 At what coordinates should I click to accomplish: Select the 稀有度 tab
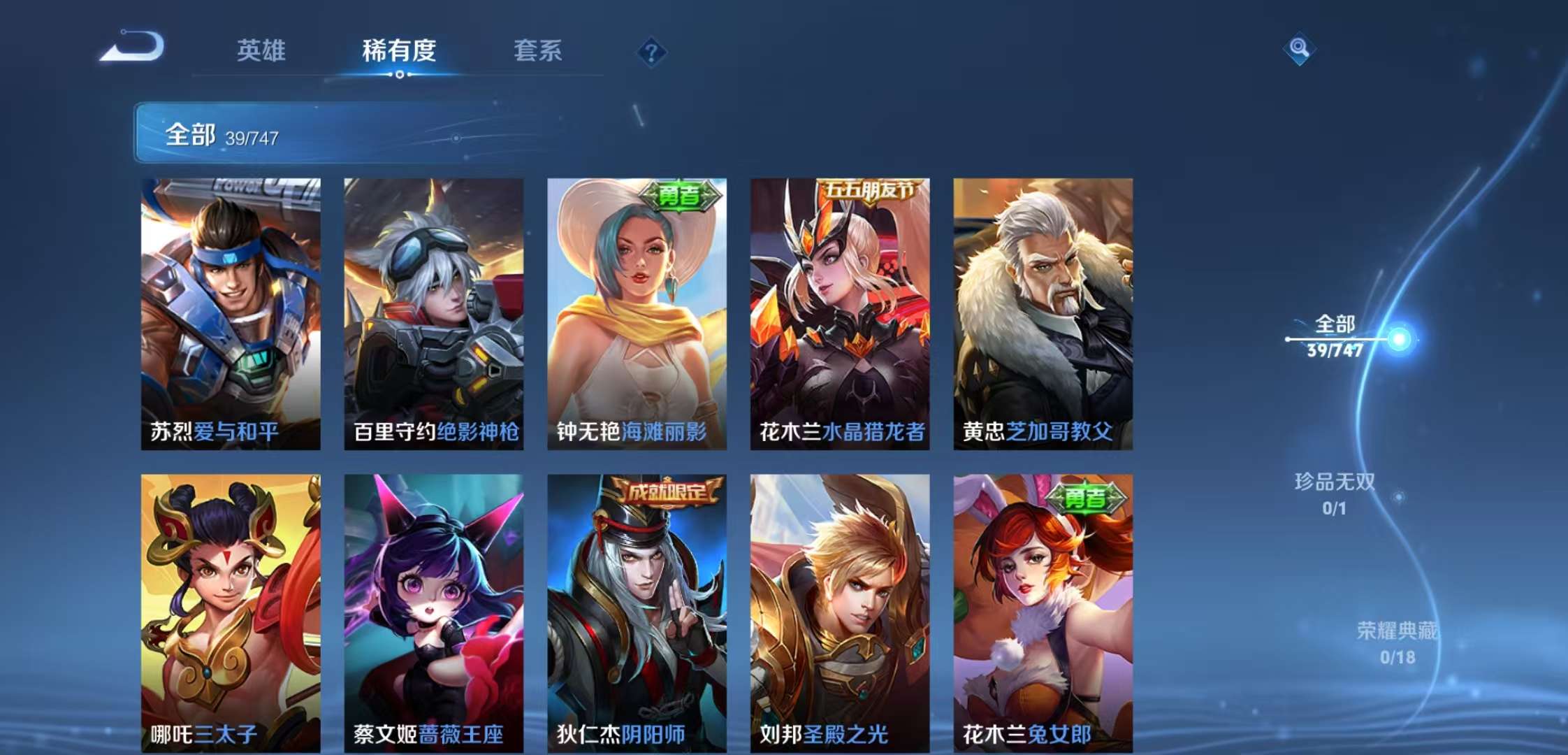coord(400,51)
